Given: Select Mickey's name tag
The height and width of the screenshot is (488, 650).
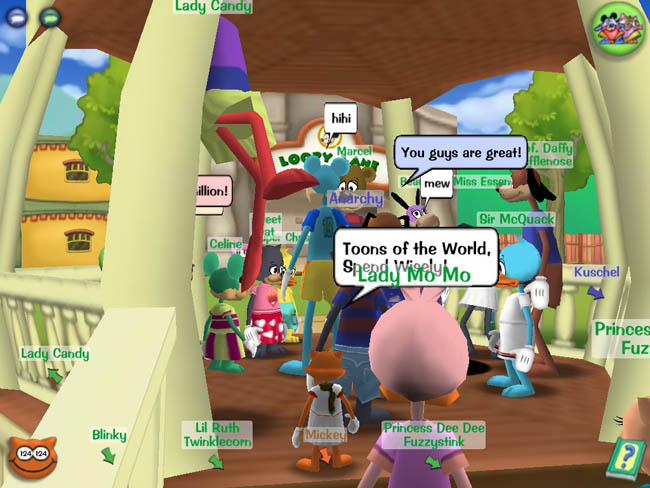Looking at the screenshot, I should click(325, 435).
